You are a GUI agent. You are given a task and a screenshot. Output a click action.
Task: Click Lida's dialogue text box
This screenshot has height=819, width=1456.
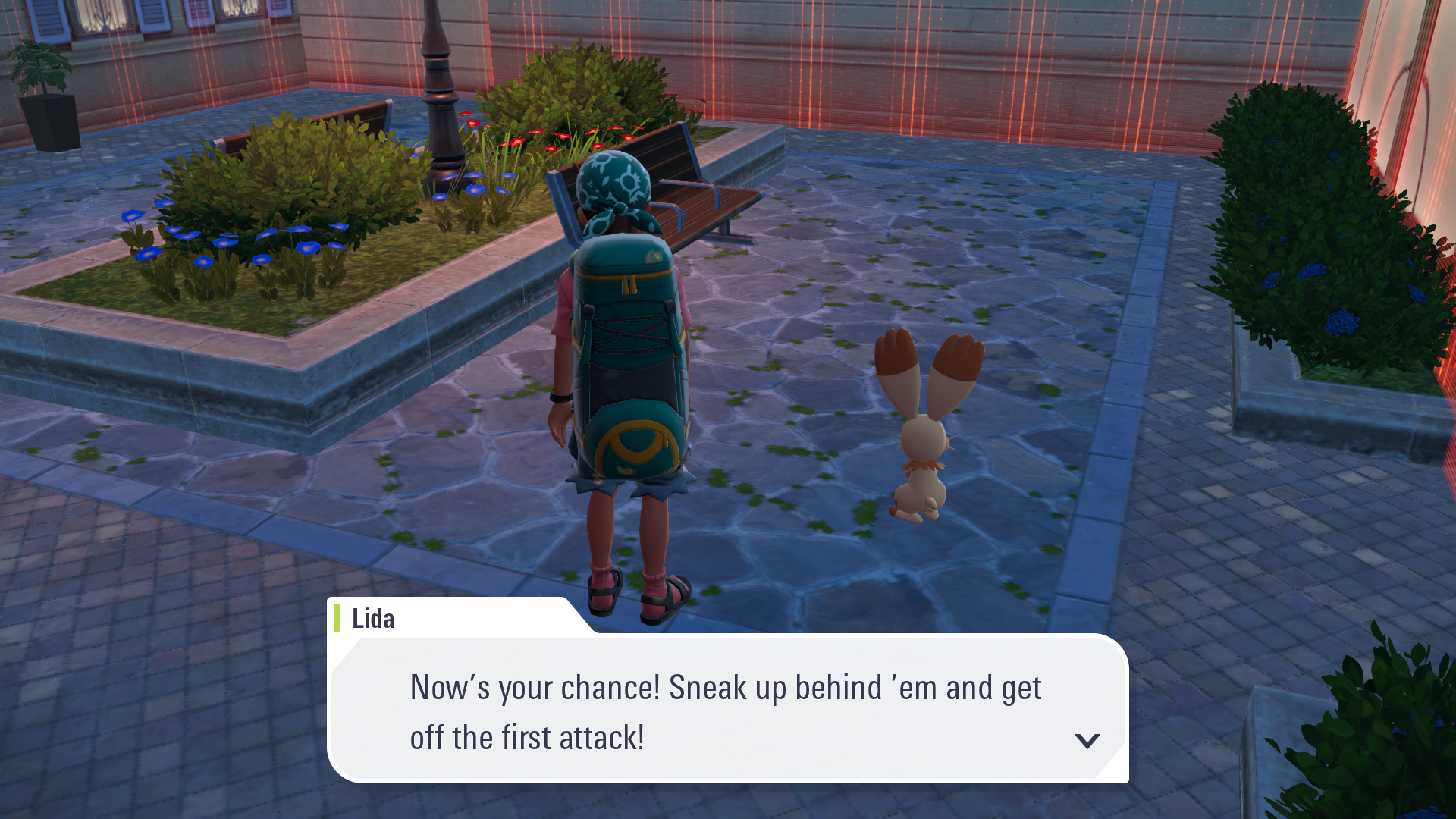tap(726, 711)
